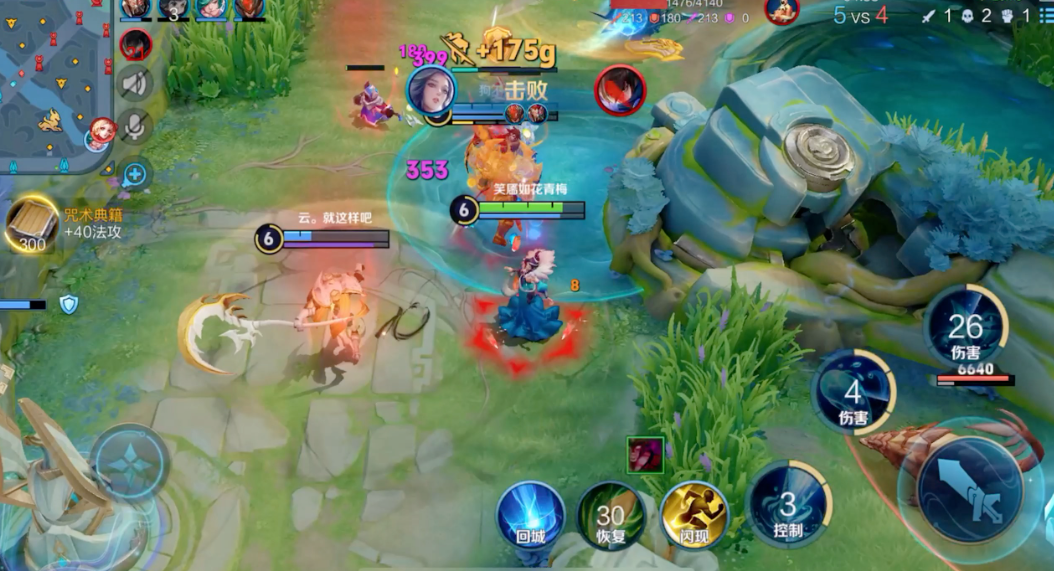
Task: Toggle the microphone icon
Action: coord(135,127)
